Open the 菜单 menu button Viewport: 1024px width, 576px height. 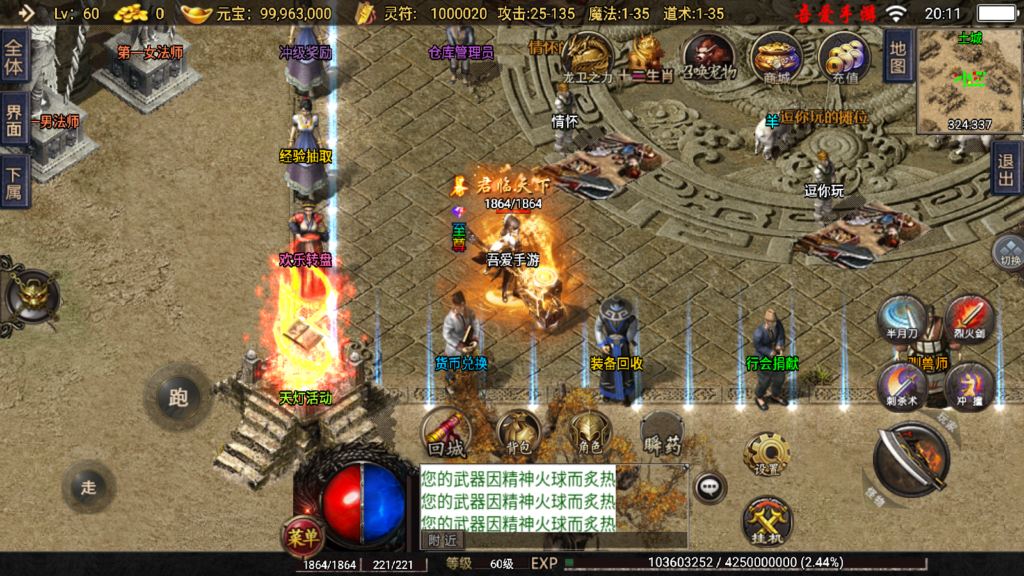pos(302,537)
